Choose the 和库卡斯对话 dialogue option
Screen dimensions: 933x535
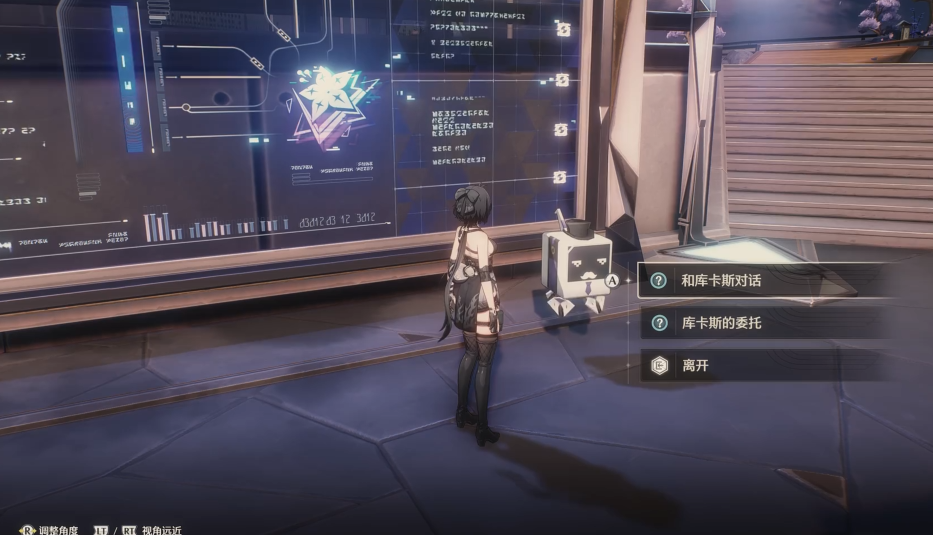point(720,281)
